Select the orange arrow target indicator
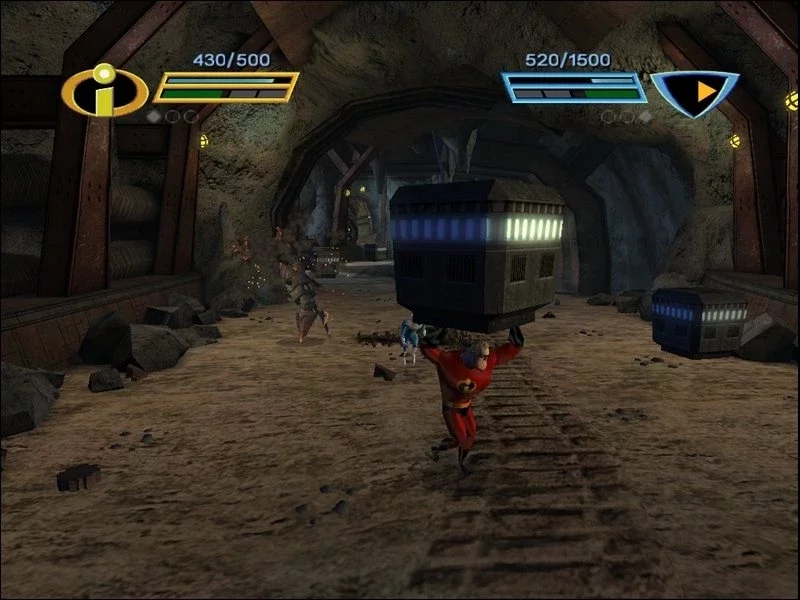This screenshot has height=600, width=800. 703,91
